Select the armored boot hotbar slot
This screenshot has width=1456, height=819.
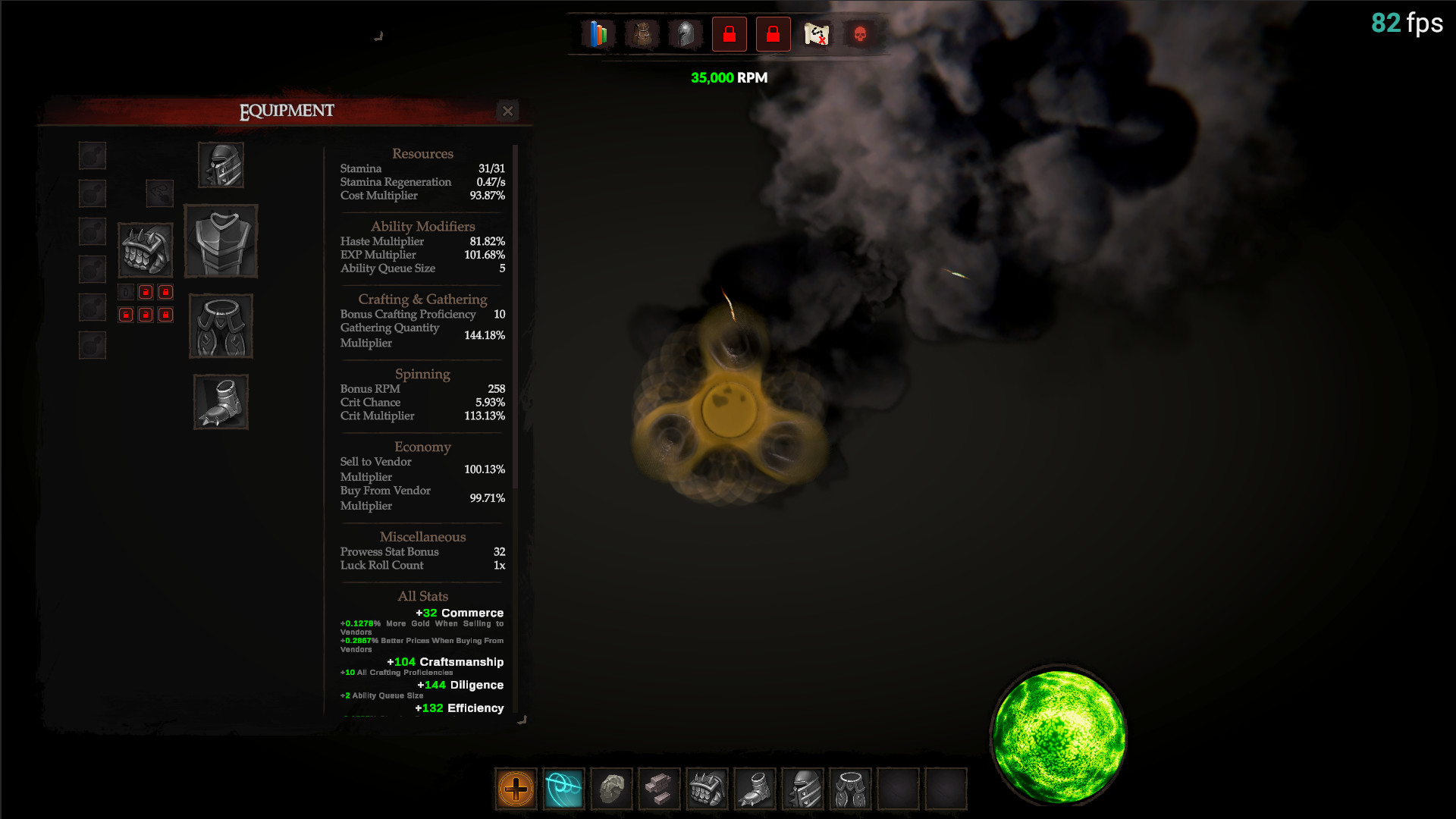(755, 789)
